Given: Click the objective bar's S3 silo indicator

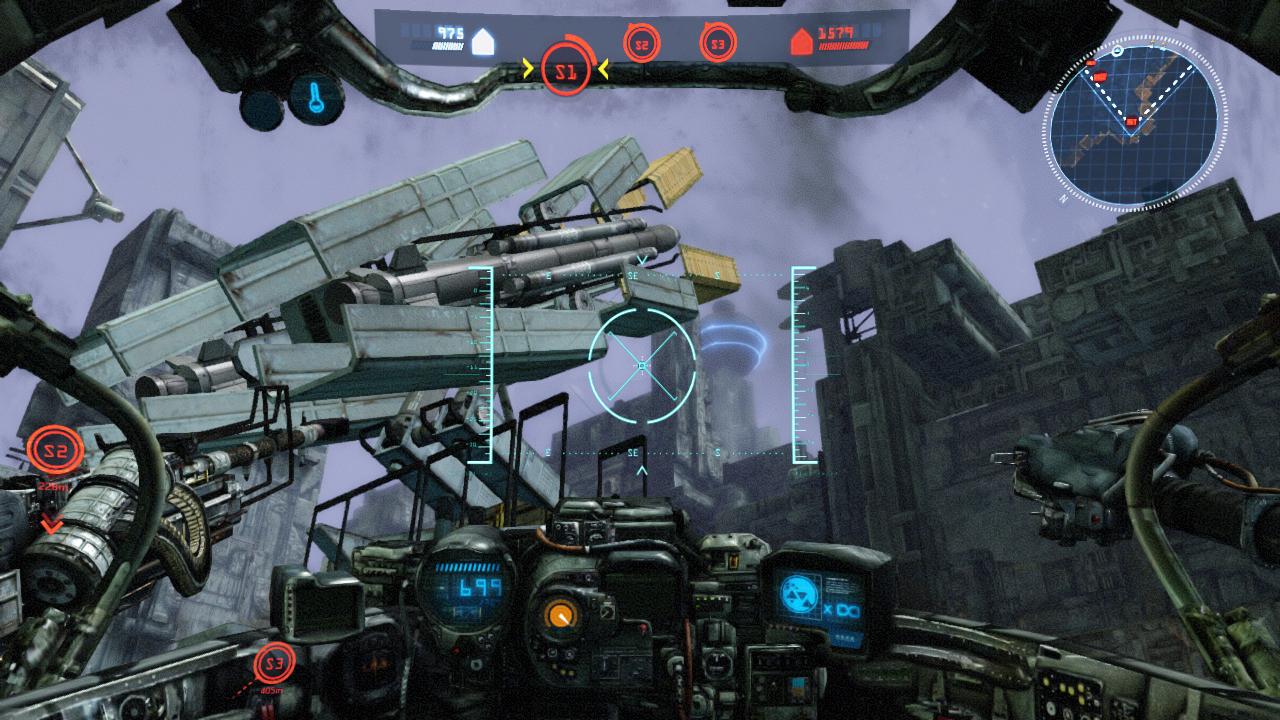Looking at the screenshot, I should point(718,44).
